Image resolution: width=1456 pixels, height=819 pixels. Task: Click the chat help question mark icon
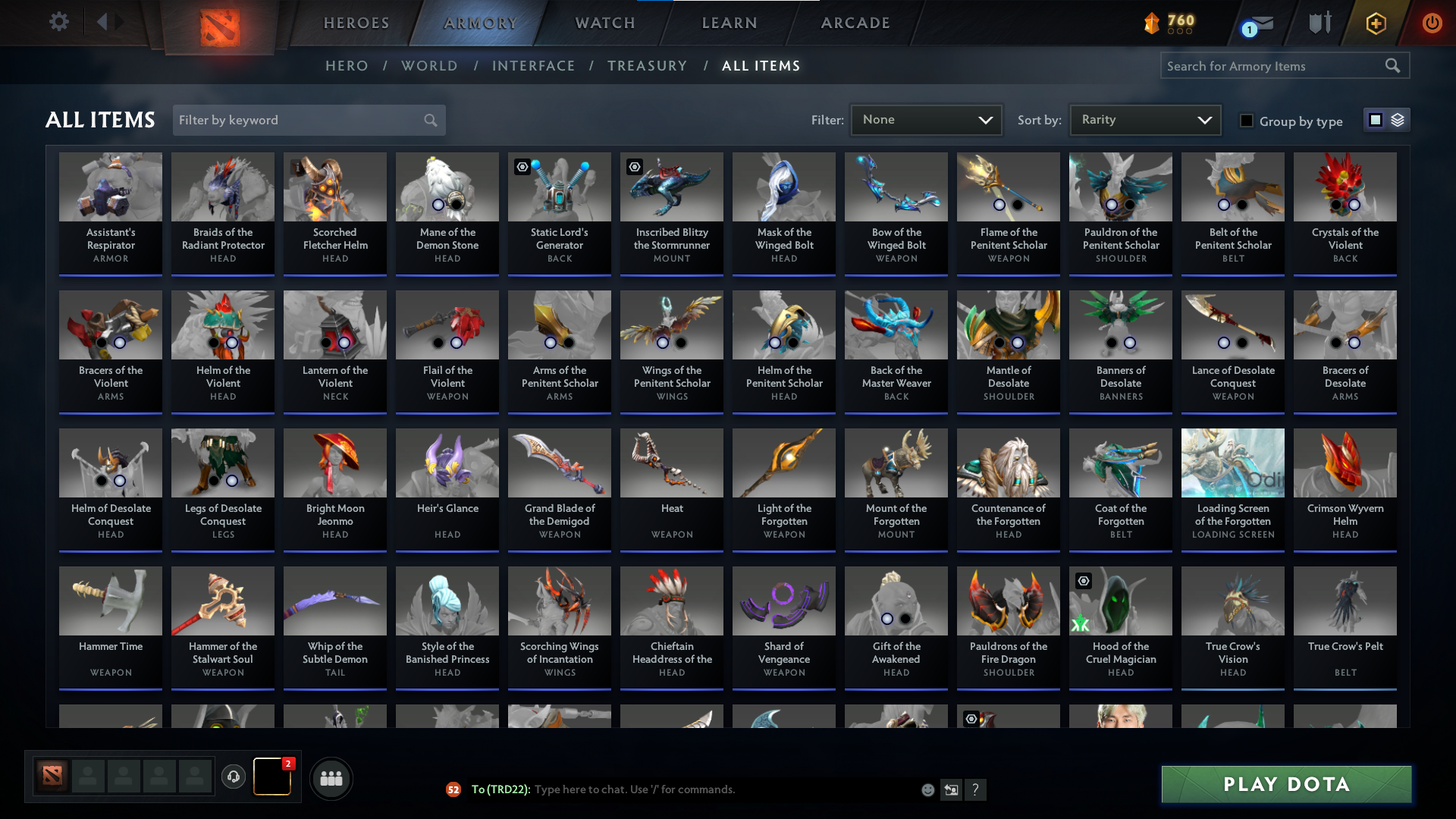tap(976, 790)
